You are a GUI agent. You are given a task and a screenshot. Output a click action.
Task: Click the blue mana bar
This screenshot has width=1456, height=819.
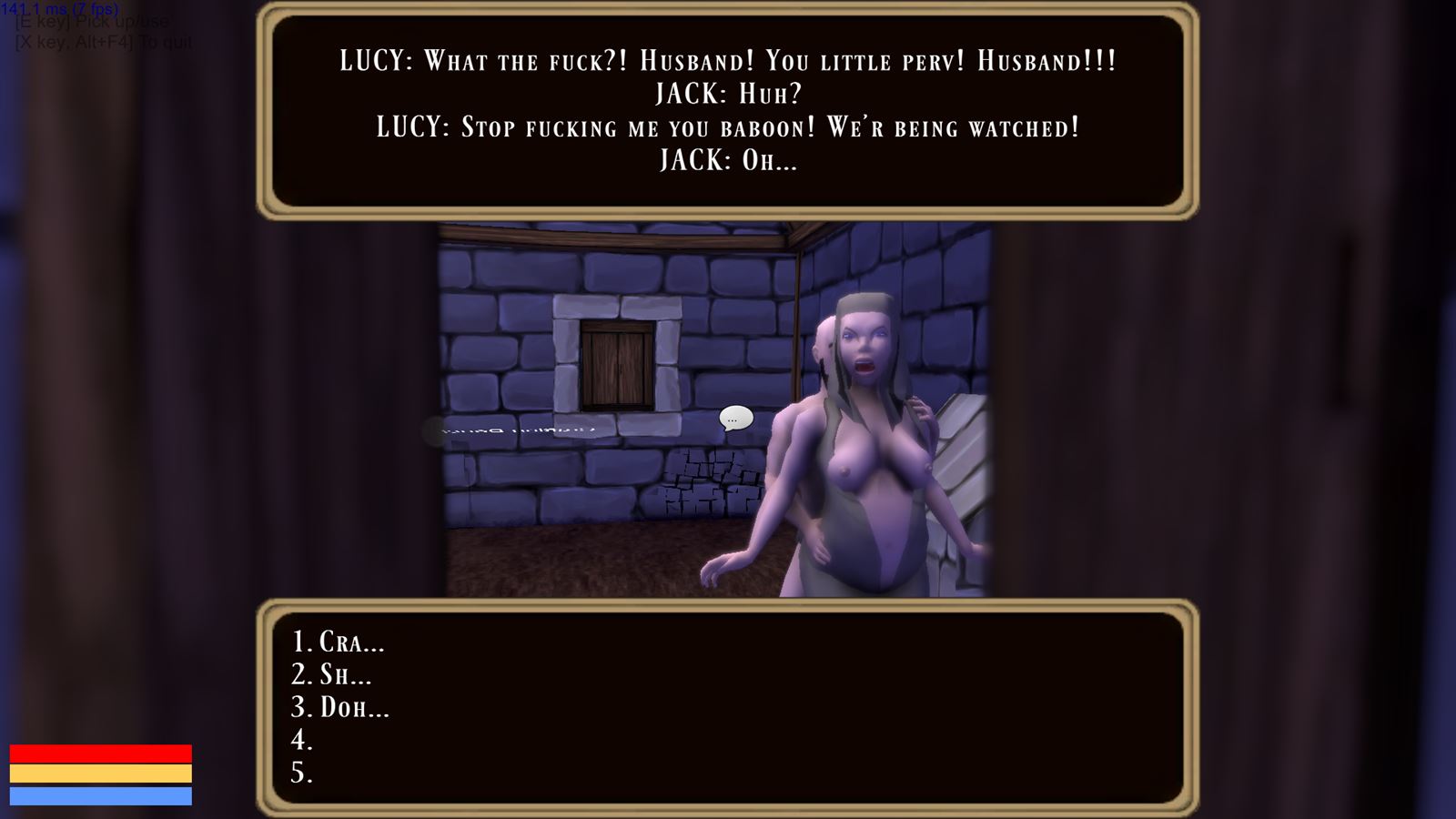[100, 797]
